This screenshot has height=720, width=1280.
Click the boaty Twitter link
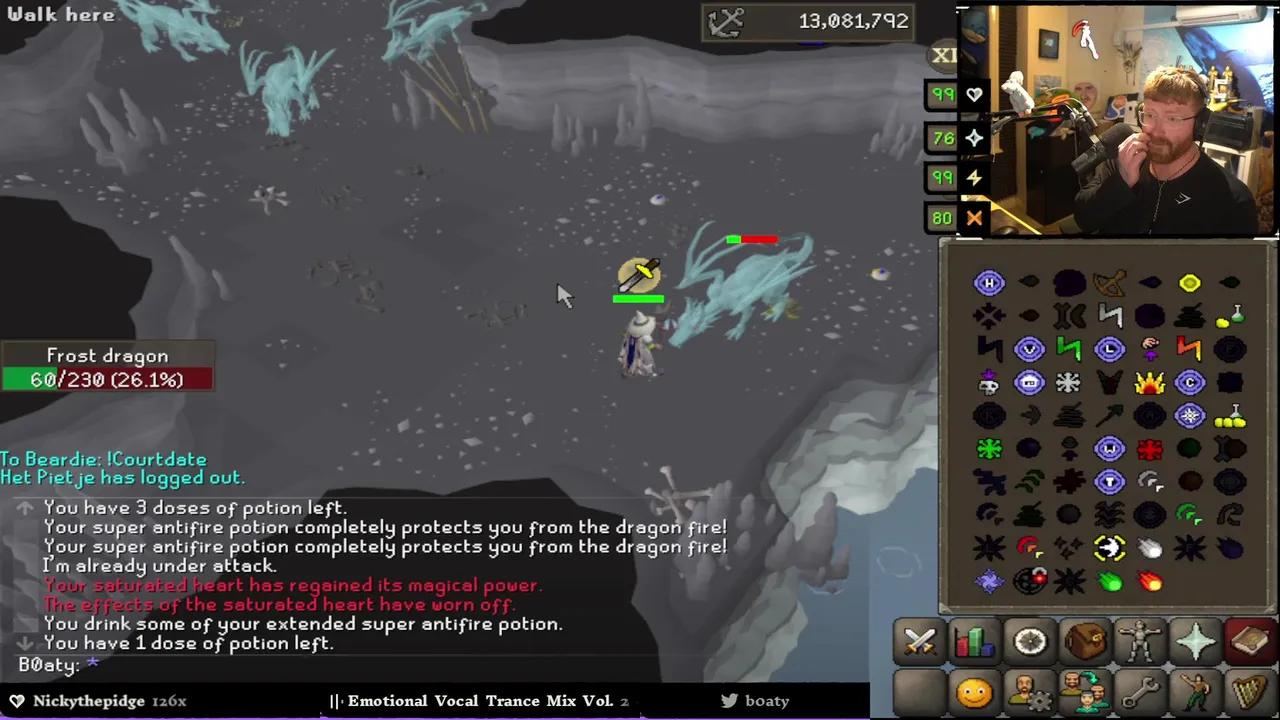click(x=756, y=700)
